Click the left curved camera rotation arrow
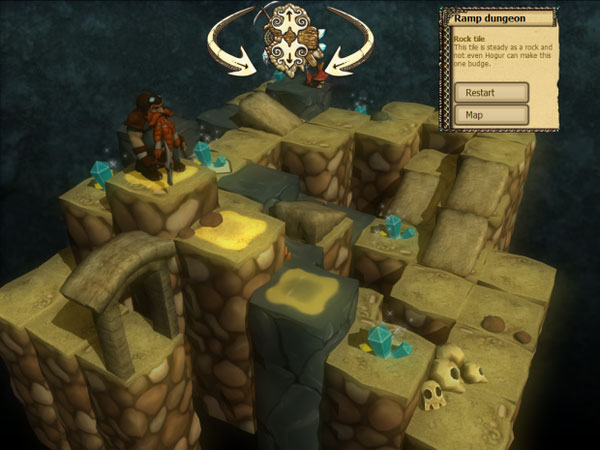This screenshot has height=450, width=600. (x=231, y=45)
